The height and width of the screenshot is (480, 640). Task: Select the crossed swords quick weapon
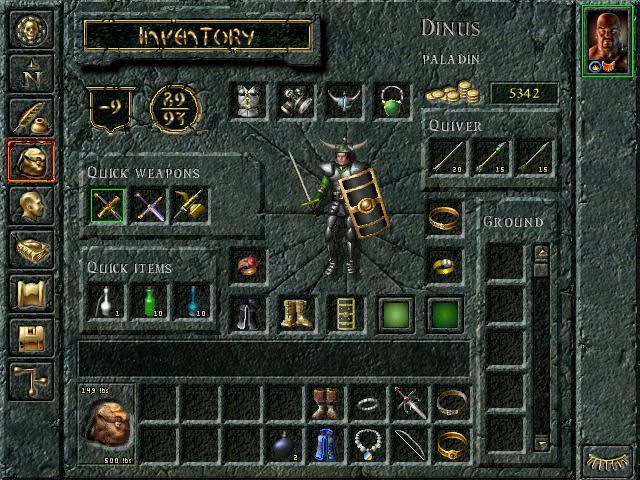[x=106, y=206]
